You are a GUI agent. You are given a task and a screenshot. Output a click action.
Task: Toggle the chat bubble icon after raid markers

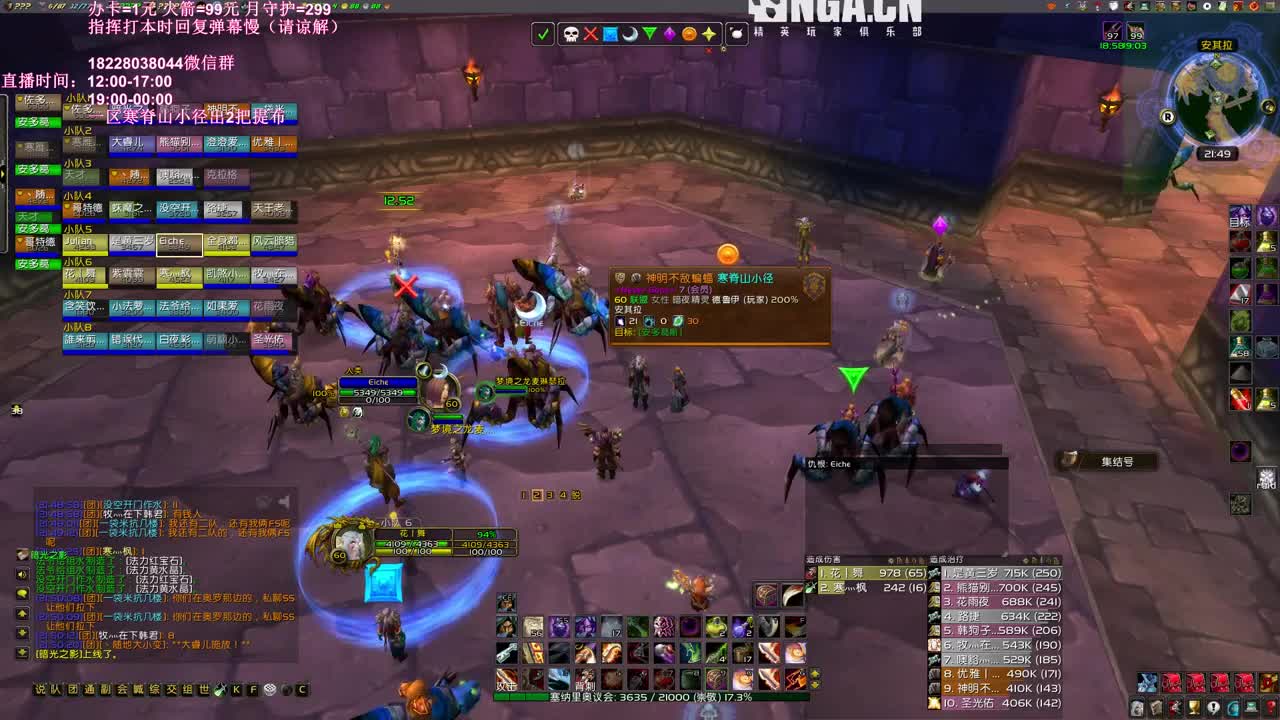click(x=737, y=33)
